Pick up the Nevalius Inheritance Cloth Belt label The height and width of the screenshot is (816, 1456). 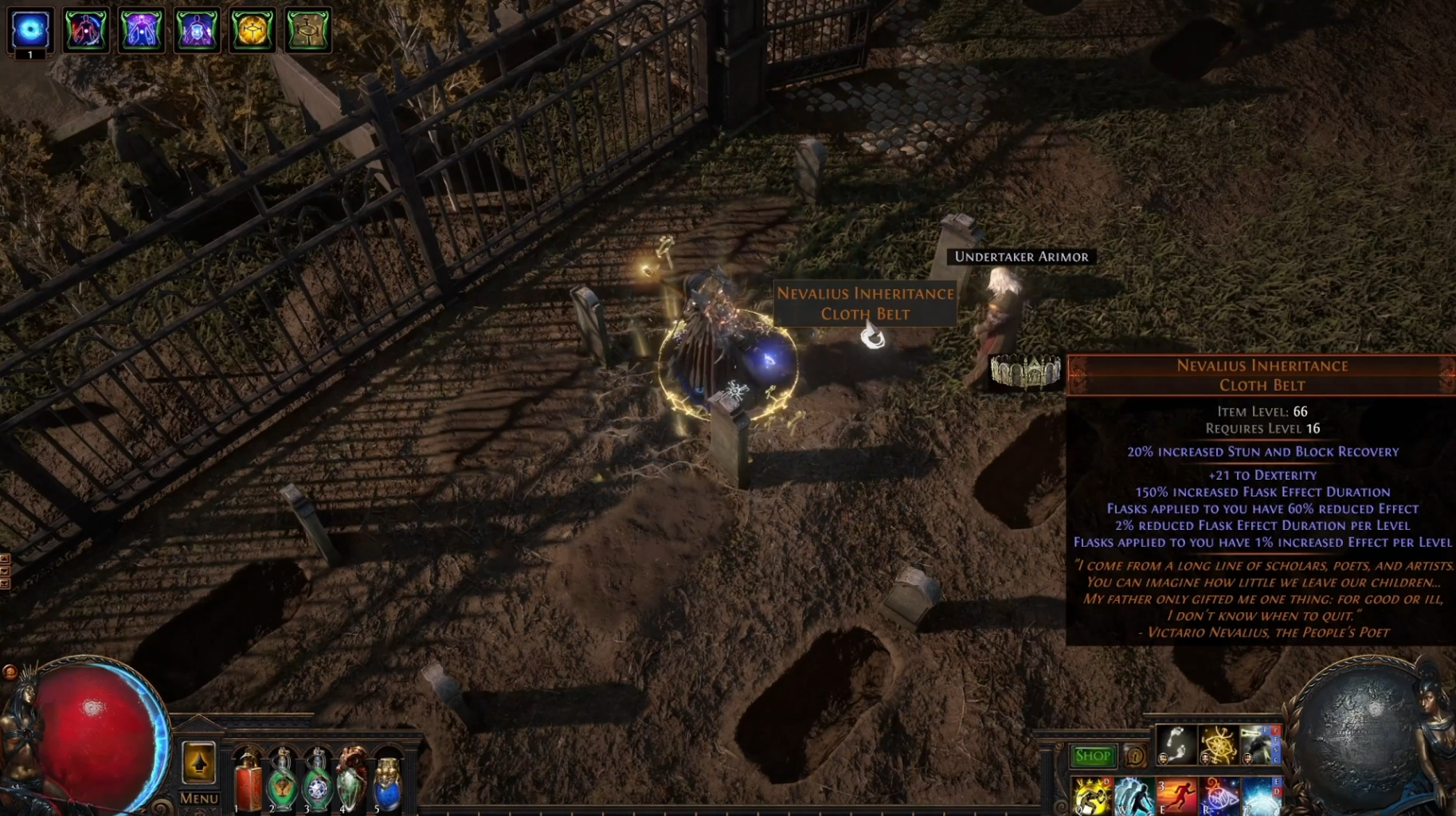pos(865,304)
